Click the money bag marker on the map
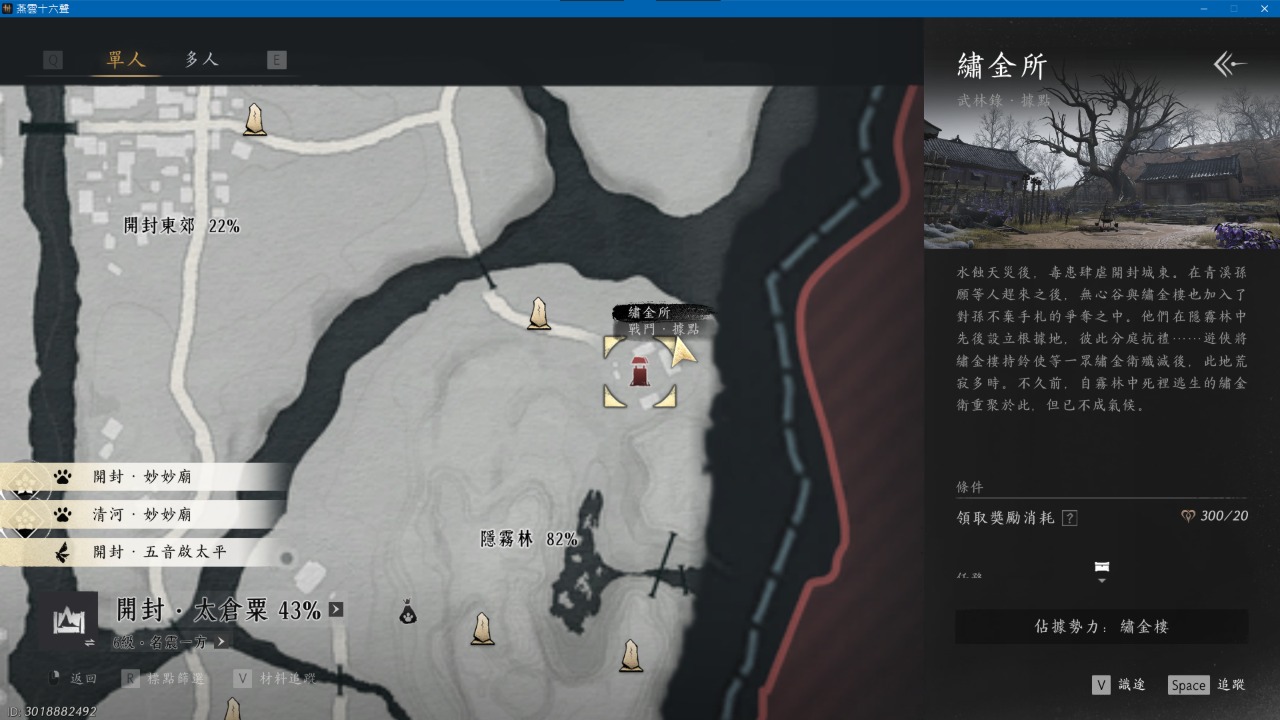The height and width of the screenshot is (720, 1280). [407, 611]
